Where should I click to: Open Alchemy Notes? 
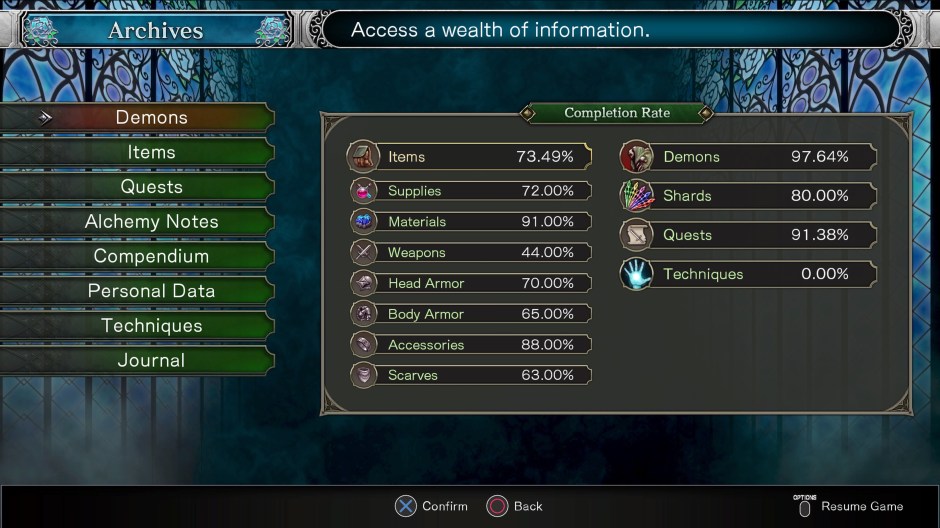[151, 222]
